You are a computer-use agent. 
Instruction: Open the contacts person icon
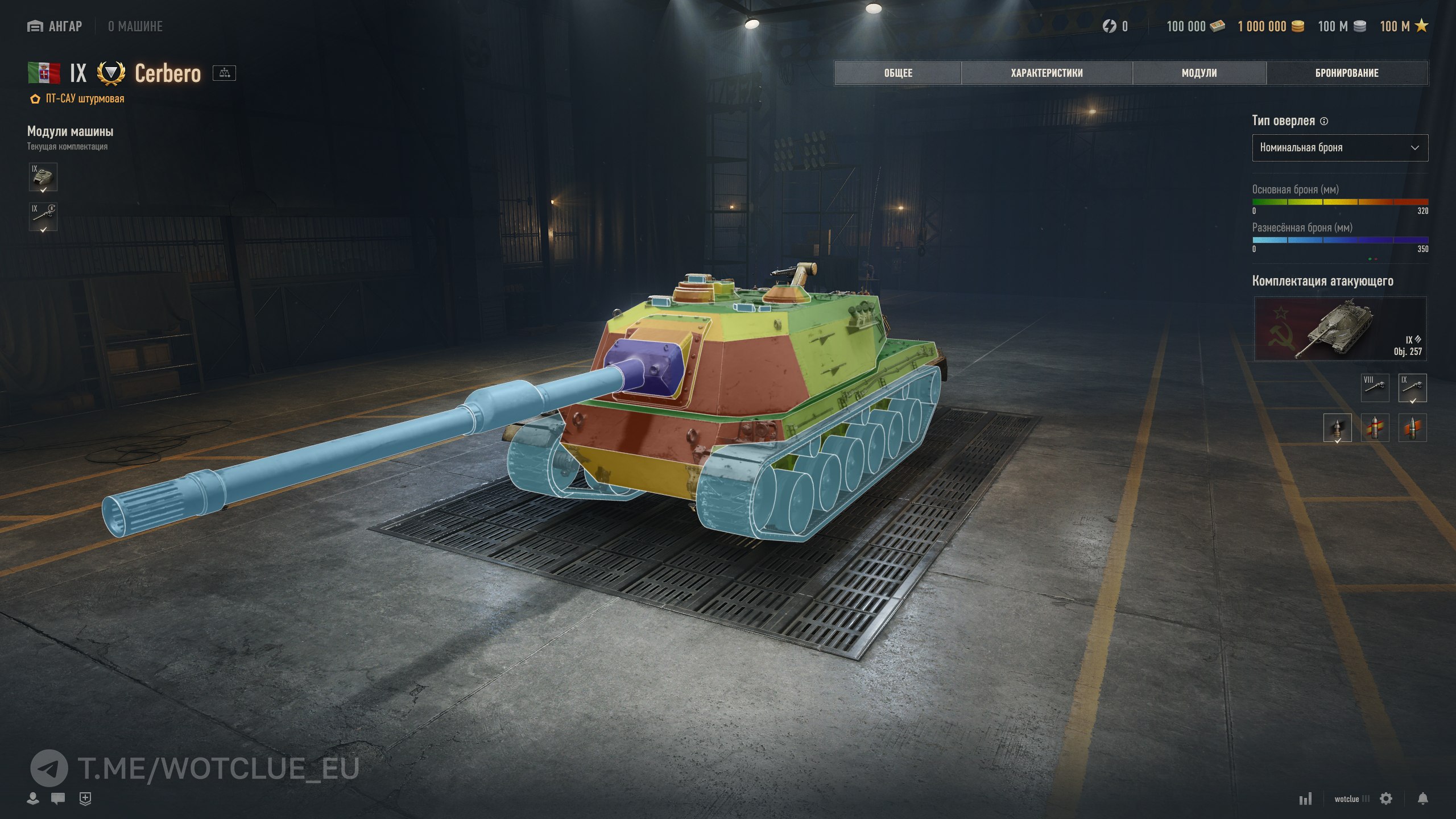[x=33, y=799]
